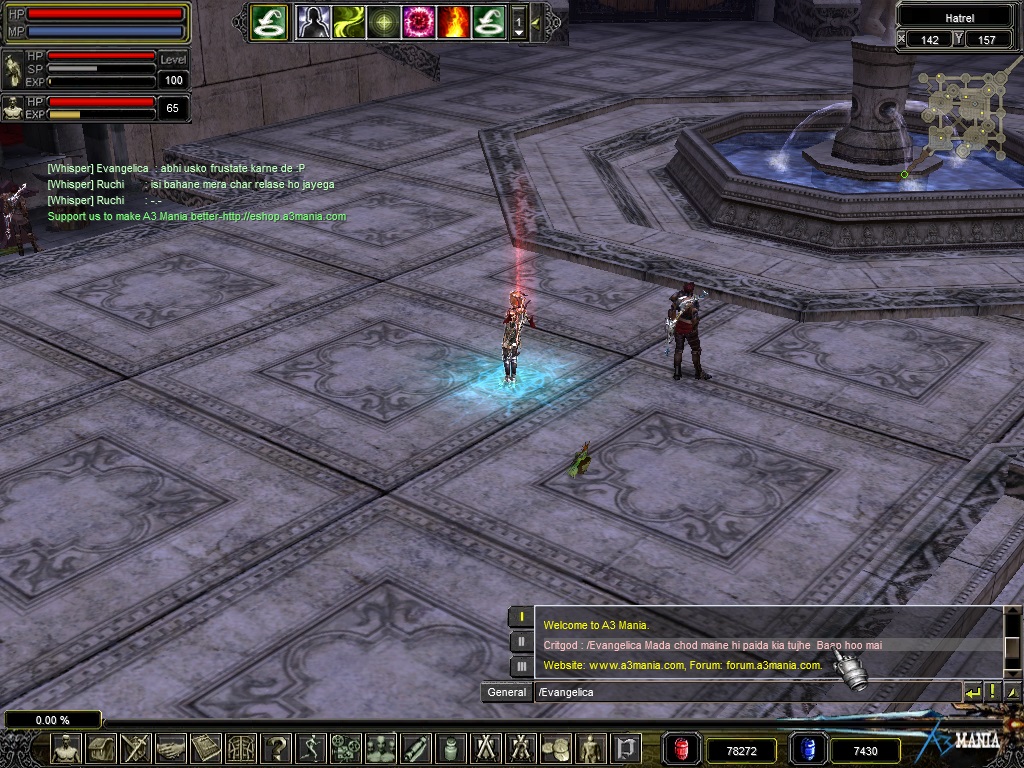Focus the chat input with /Evangelica
The image size is (1024, 768).
745,692
